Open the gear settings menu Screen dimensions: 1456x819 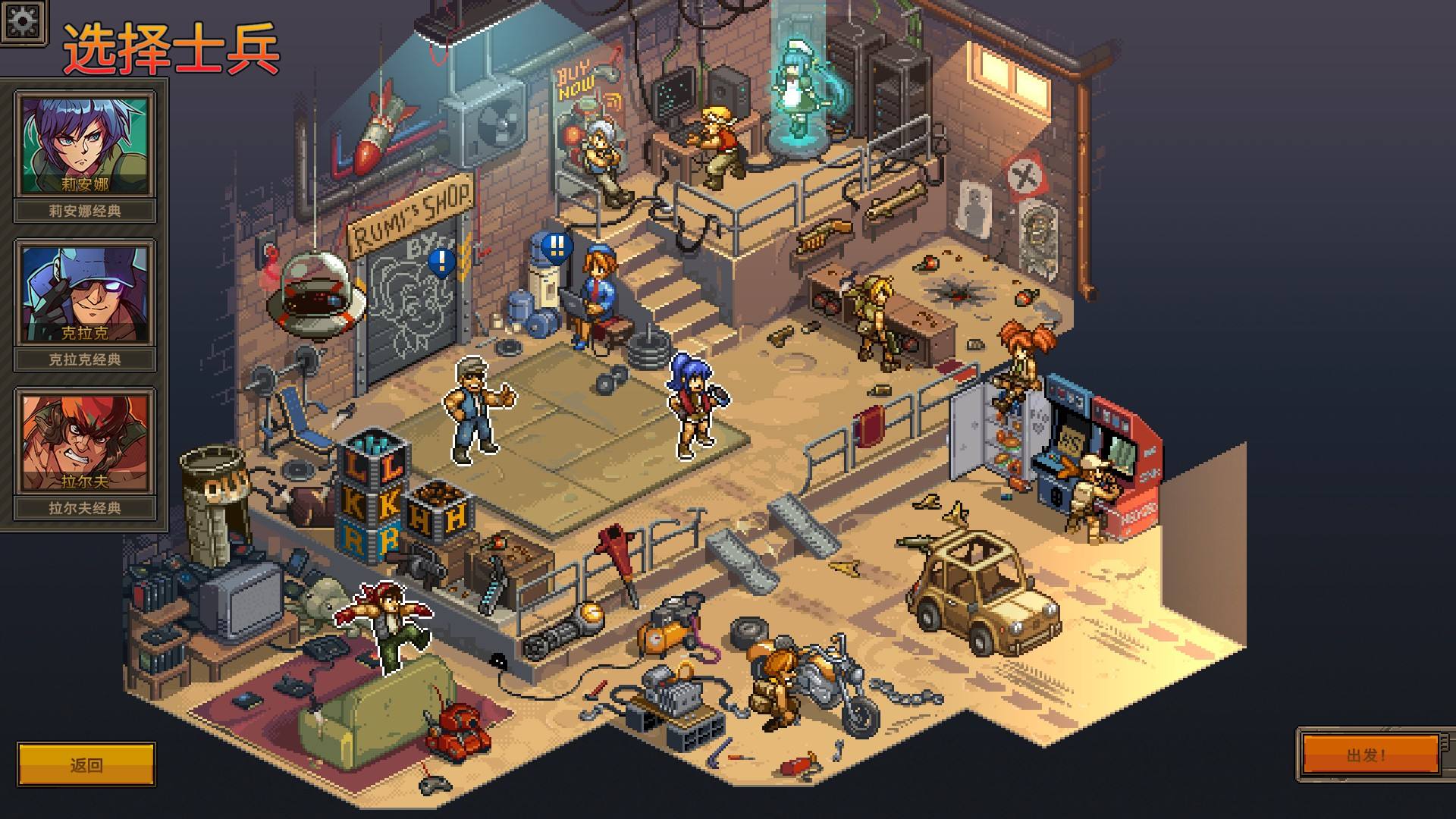coord(22,20)
